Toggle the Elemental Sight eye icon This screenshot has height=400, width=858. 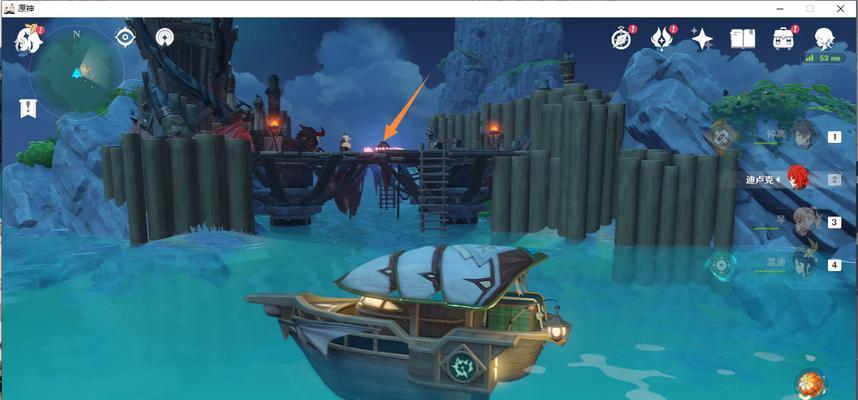pos(125,38)
